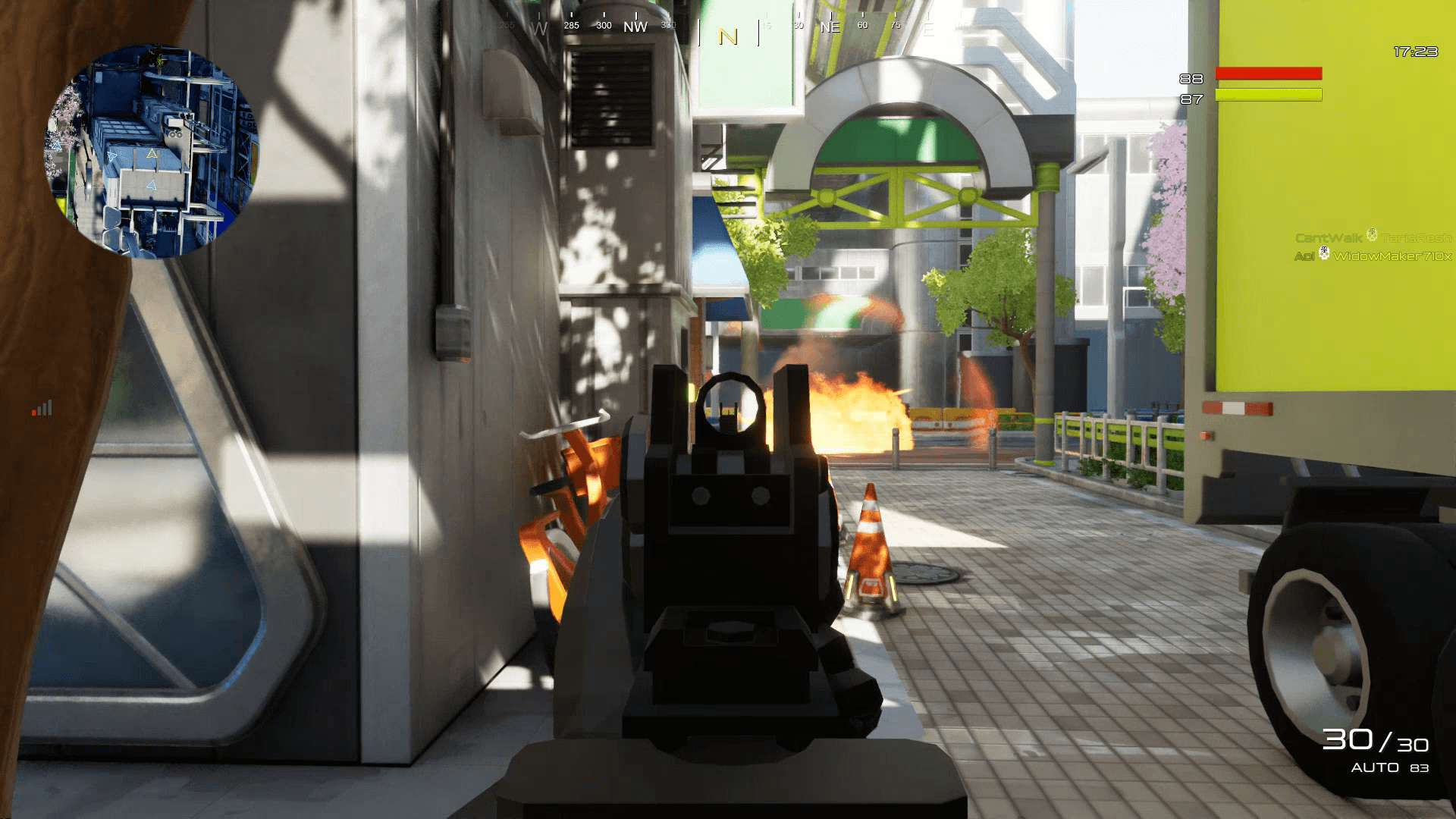Click the skull icon next to Aoi
The image size is (1456, 819).
tap(1324, 253)
